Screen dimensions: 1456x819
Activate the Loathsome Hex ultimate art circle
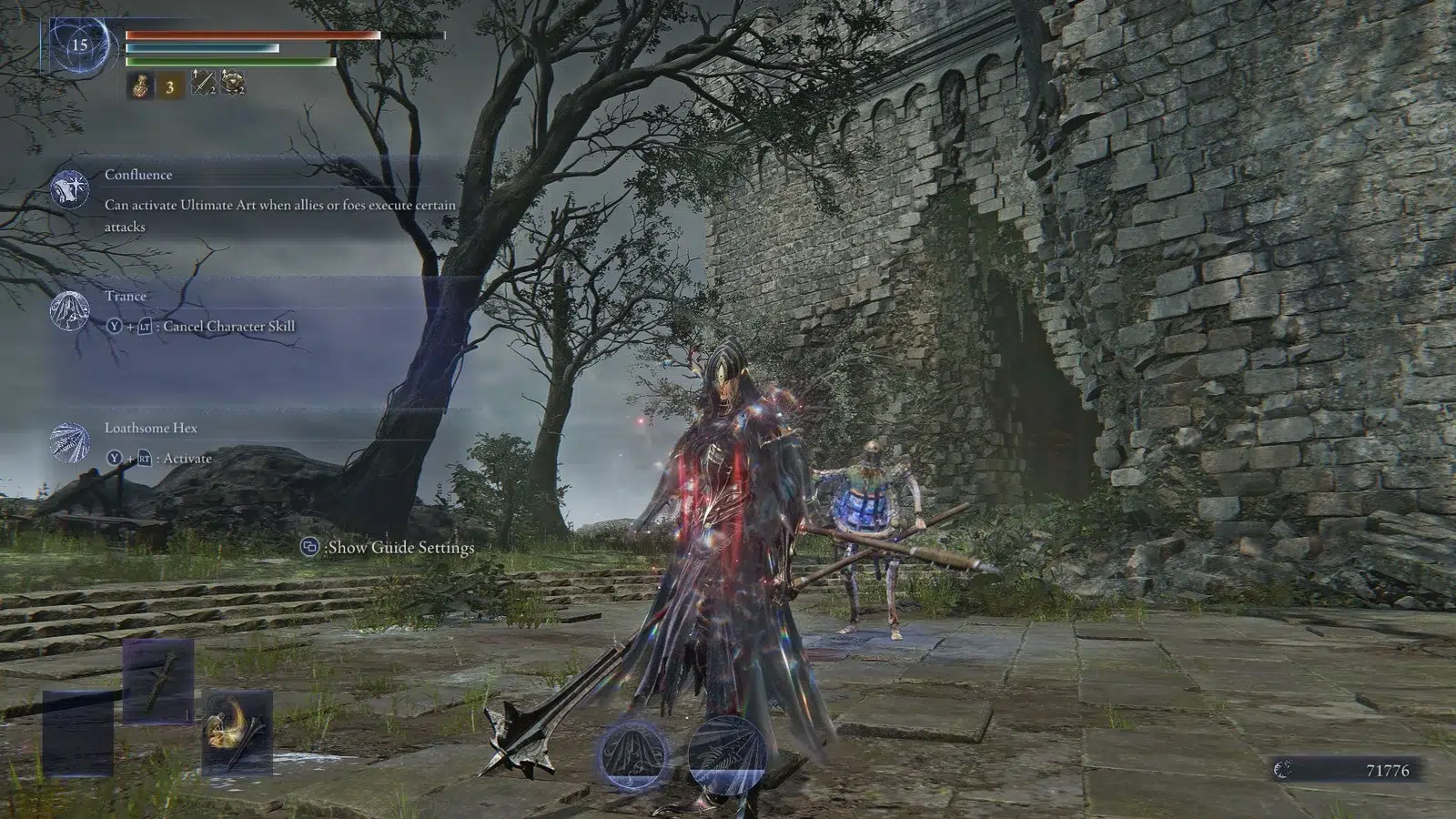(727, 754)
